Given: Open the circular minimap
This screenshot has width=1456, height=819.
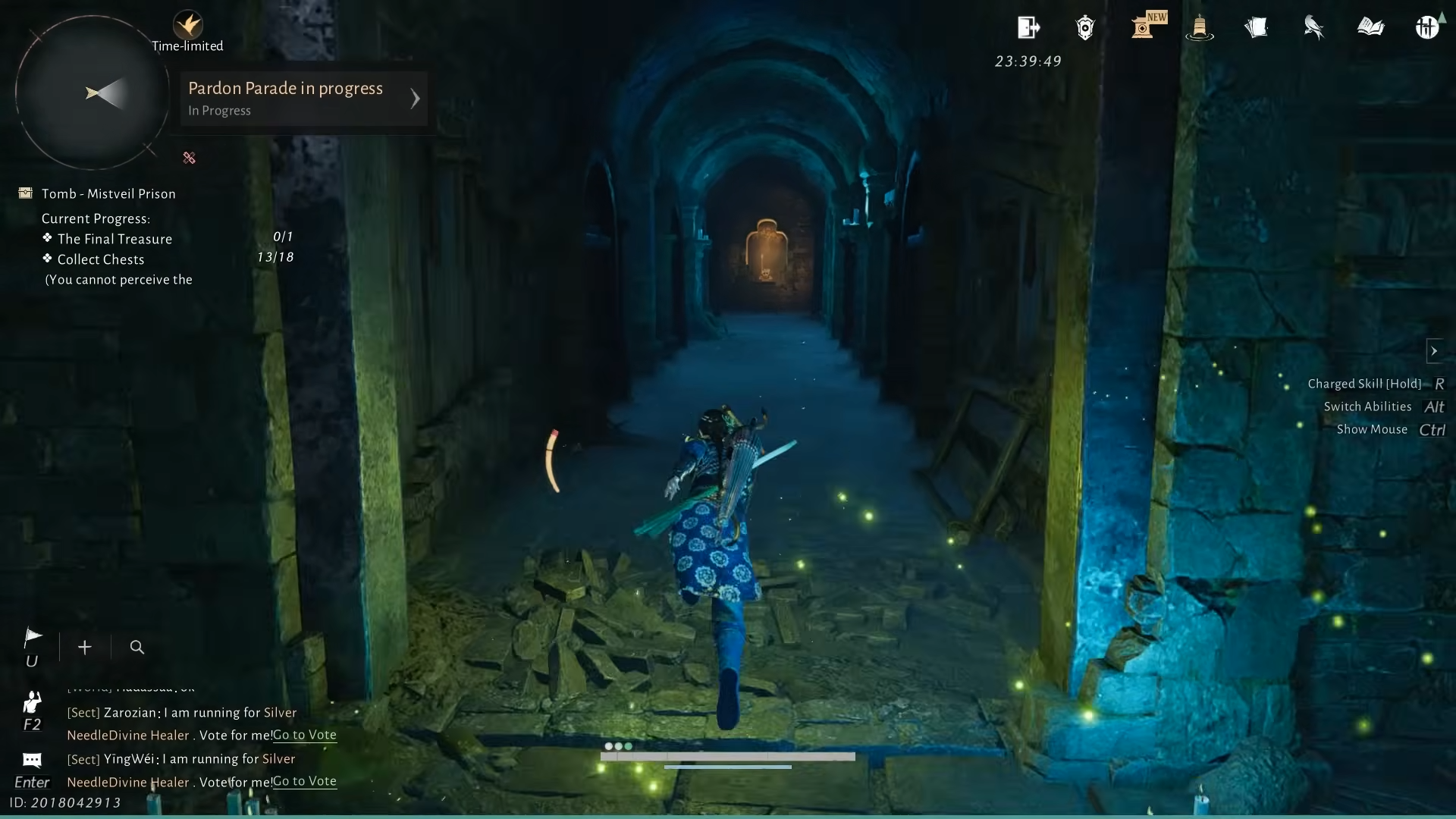Looking at the screenshot, I should click(x=93, y=93).
